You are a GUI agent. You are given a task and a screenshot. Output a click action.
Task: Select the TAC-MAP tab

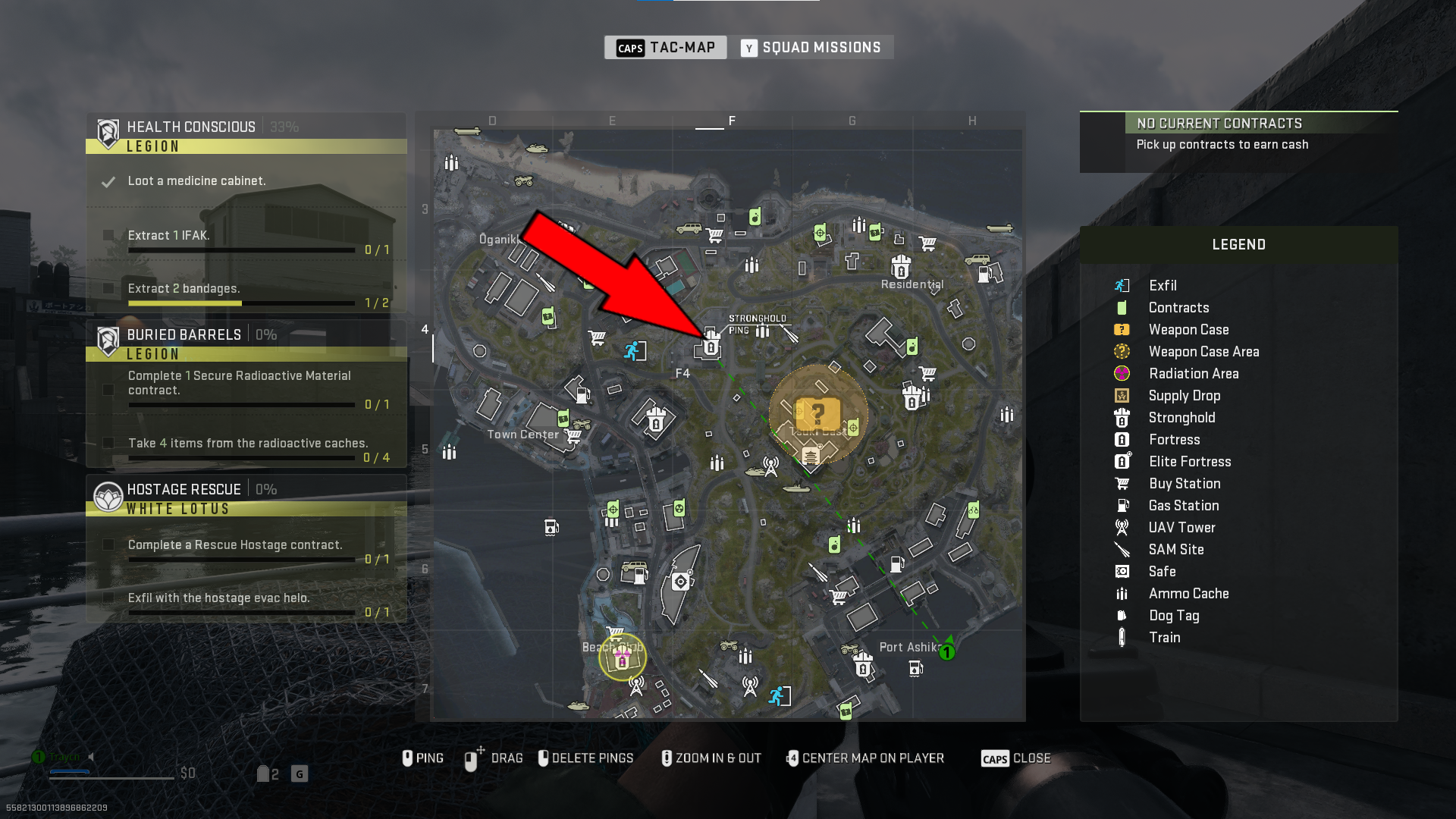(665, 47)
